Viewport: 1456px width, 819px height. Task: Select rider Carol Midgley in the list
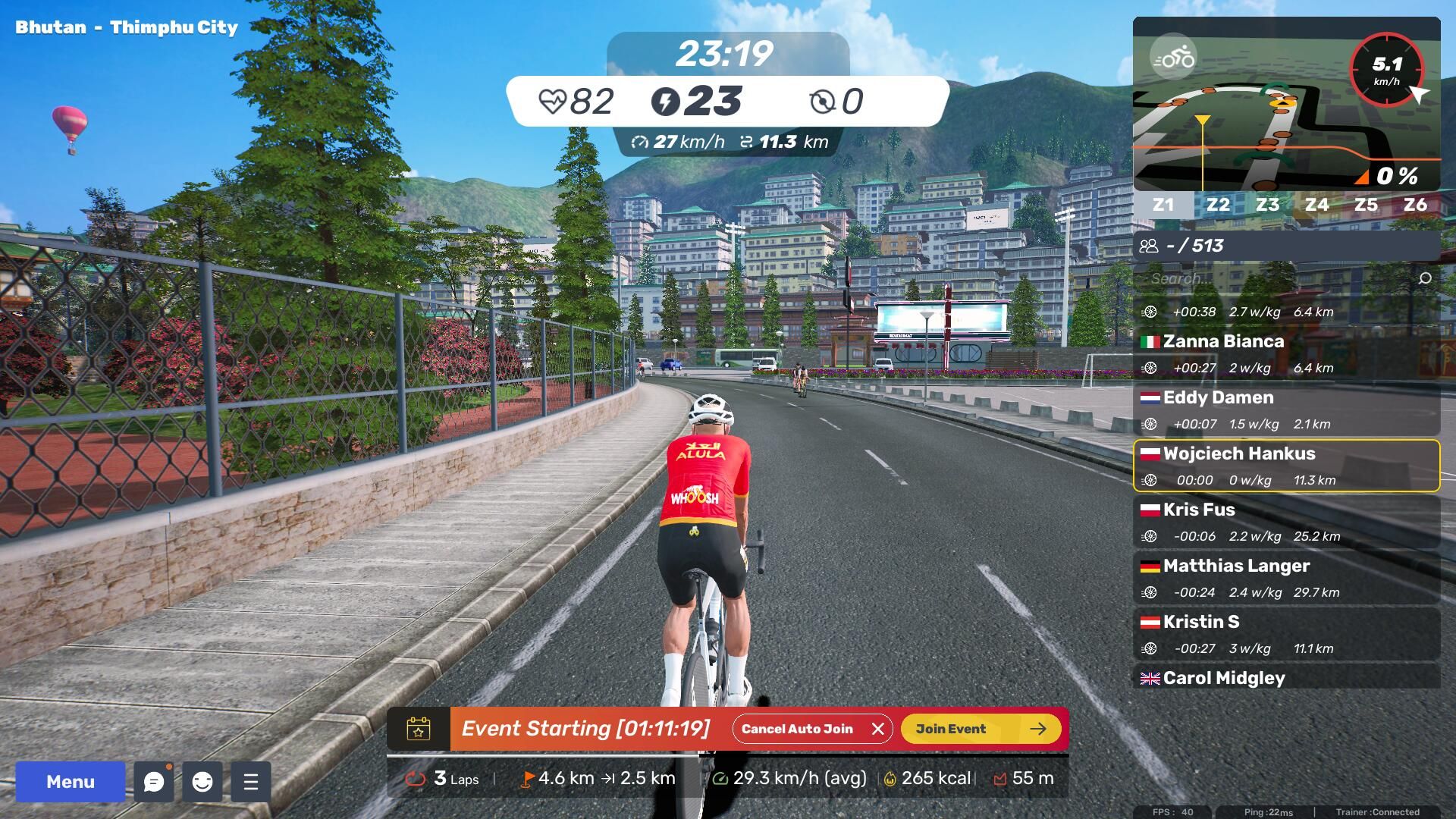pyautogui.click(x=1286, y=678)
